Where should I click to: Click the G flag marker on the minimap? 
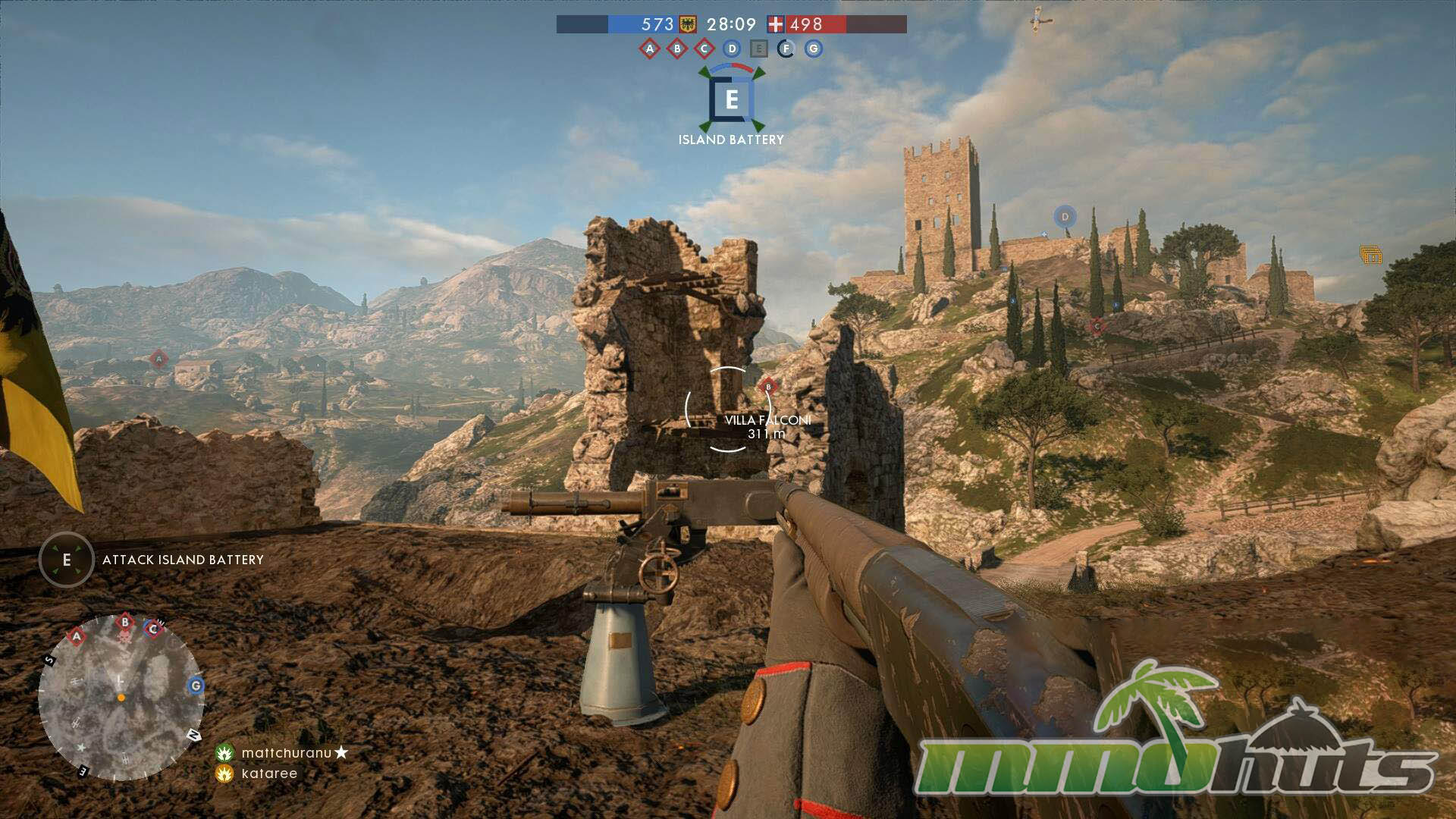point(196,686)
